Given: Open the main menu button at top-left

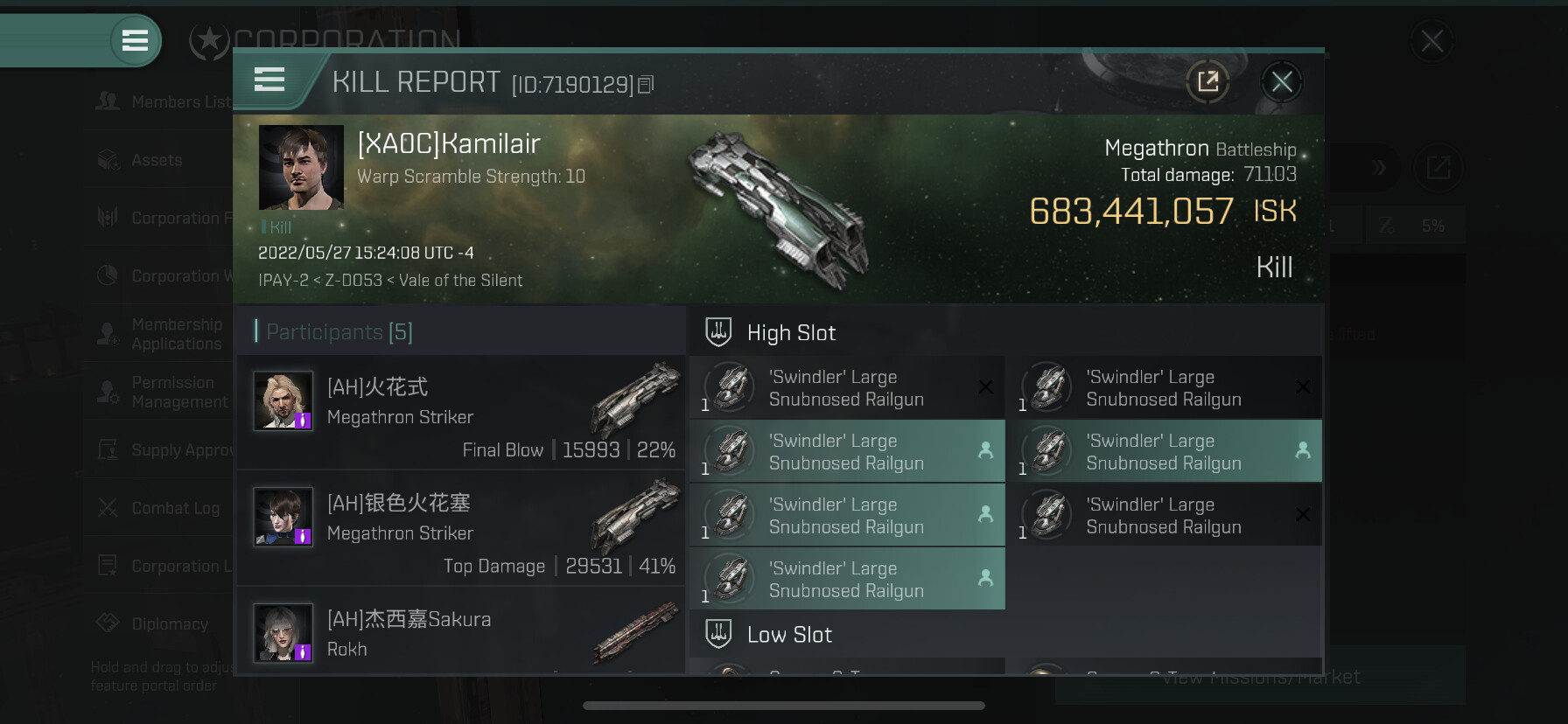Looking at the screenshot, I should coord(135,40).
